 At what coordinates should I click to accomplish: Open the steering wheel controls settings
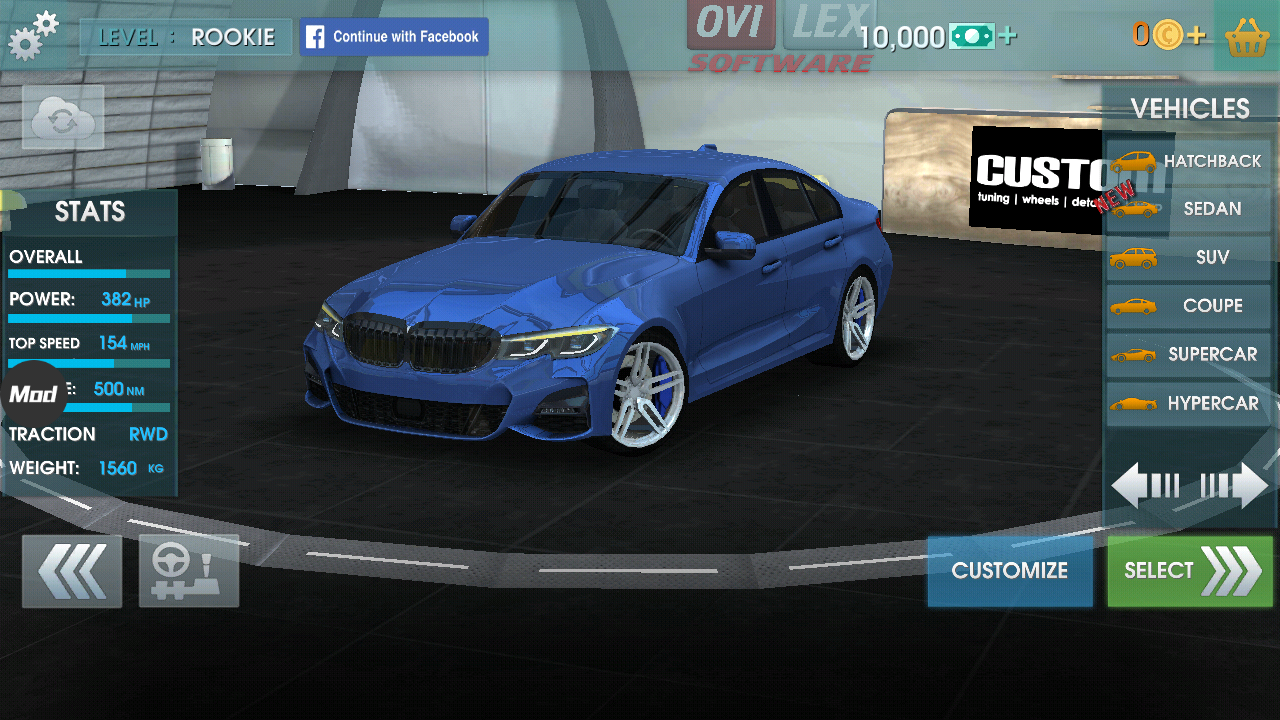[x=189, y=571]
